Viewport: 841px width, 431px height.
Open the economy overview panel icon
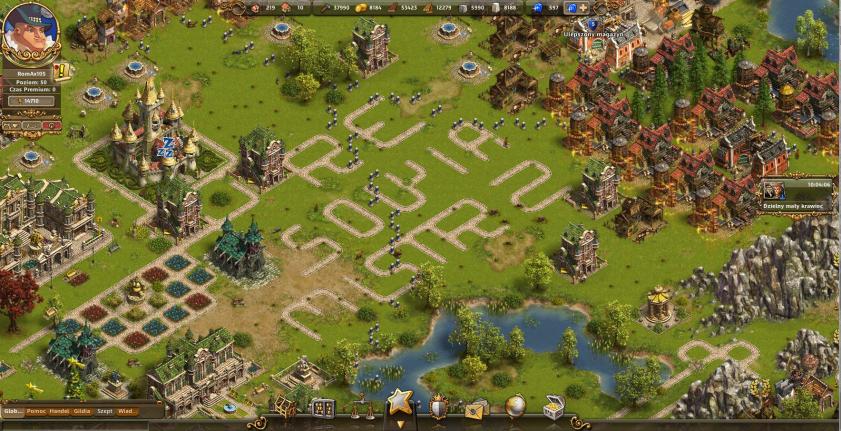click(321, 407)
